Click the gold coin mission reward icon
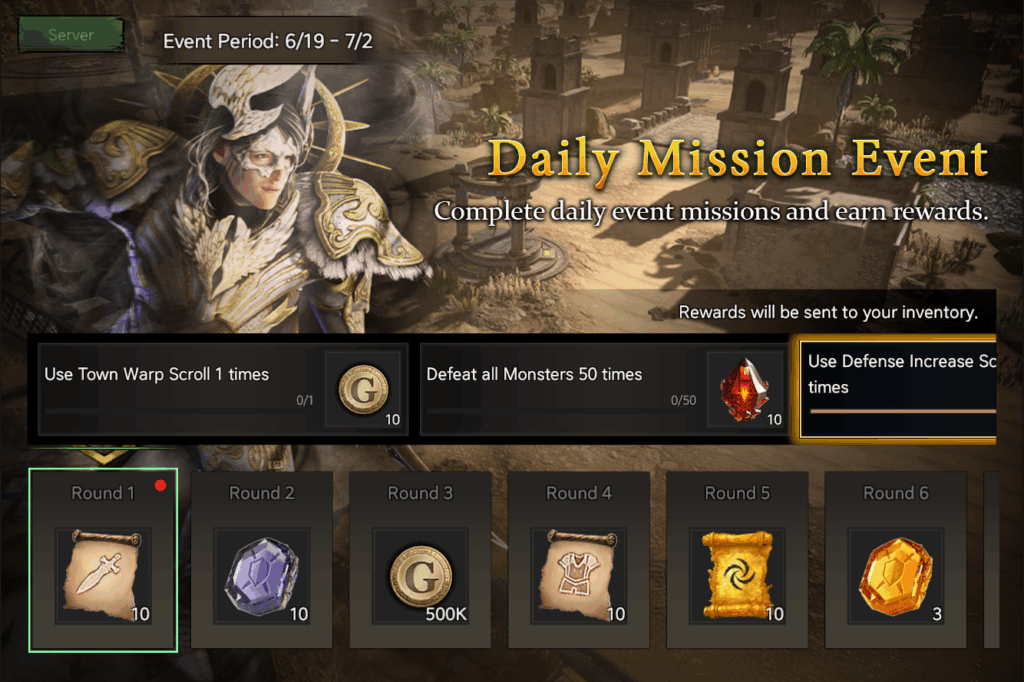The width and height of the screenshot is (1024, 682). point(364,389)
